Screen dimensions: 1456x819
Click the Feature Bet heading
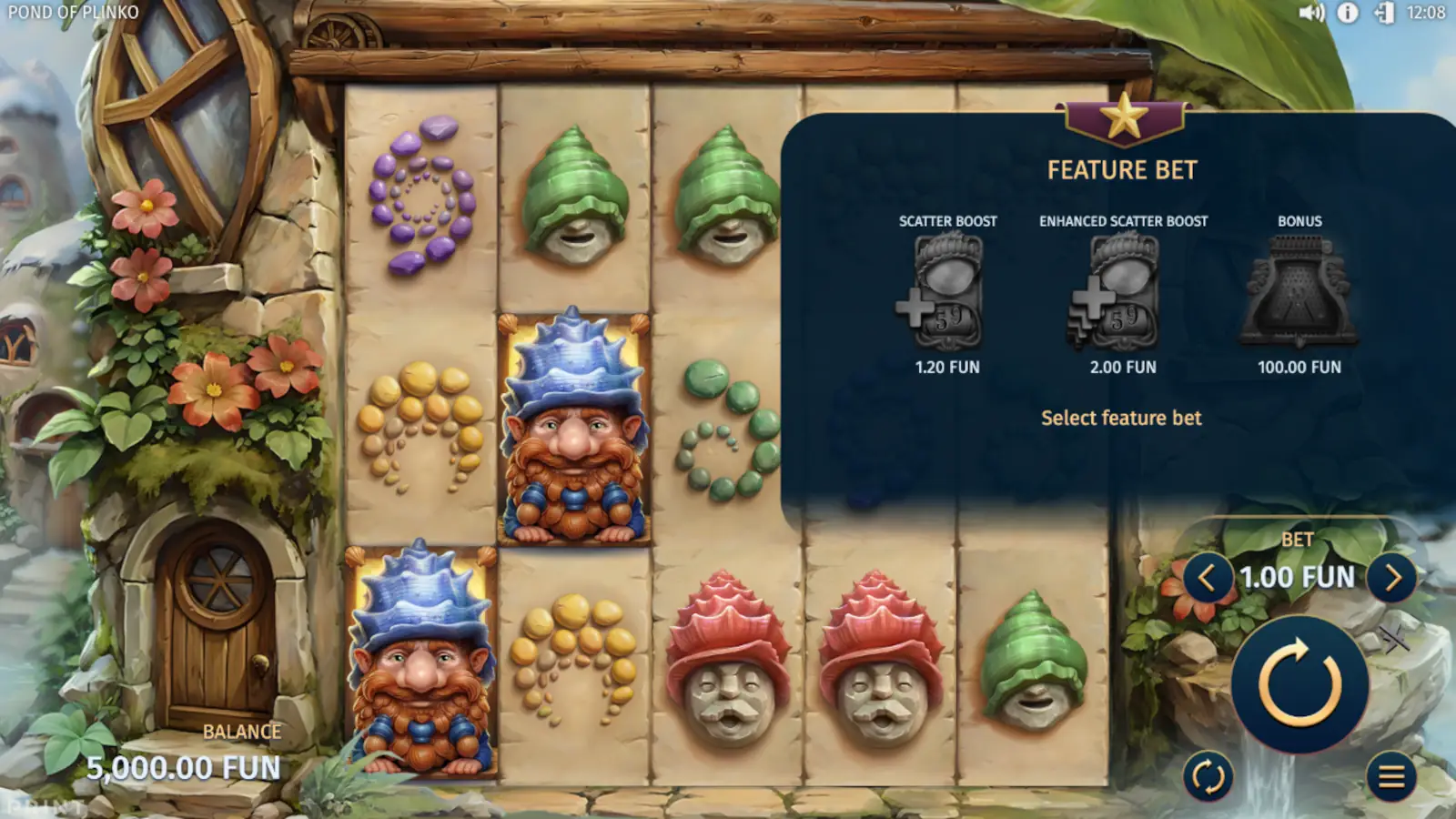coord(1124,168)
